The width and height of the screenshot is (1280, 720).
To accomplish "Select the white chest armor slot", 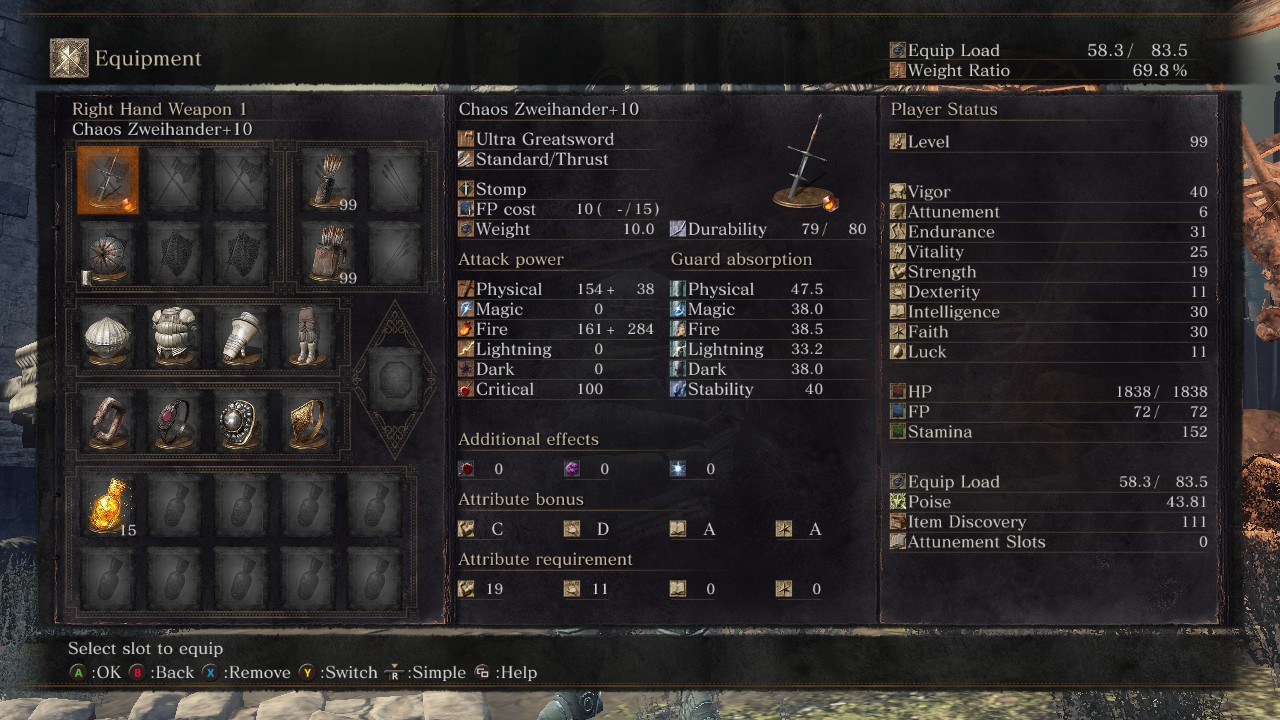I will tap(174, 336).
